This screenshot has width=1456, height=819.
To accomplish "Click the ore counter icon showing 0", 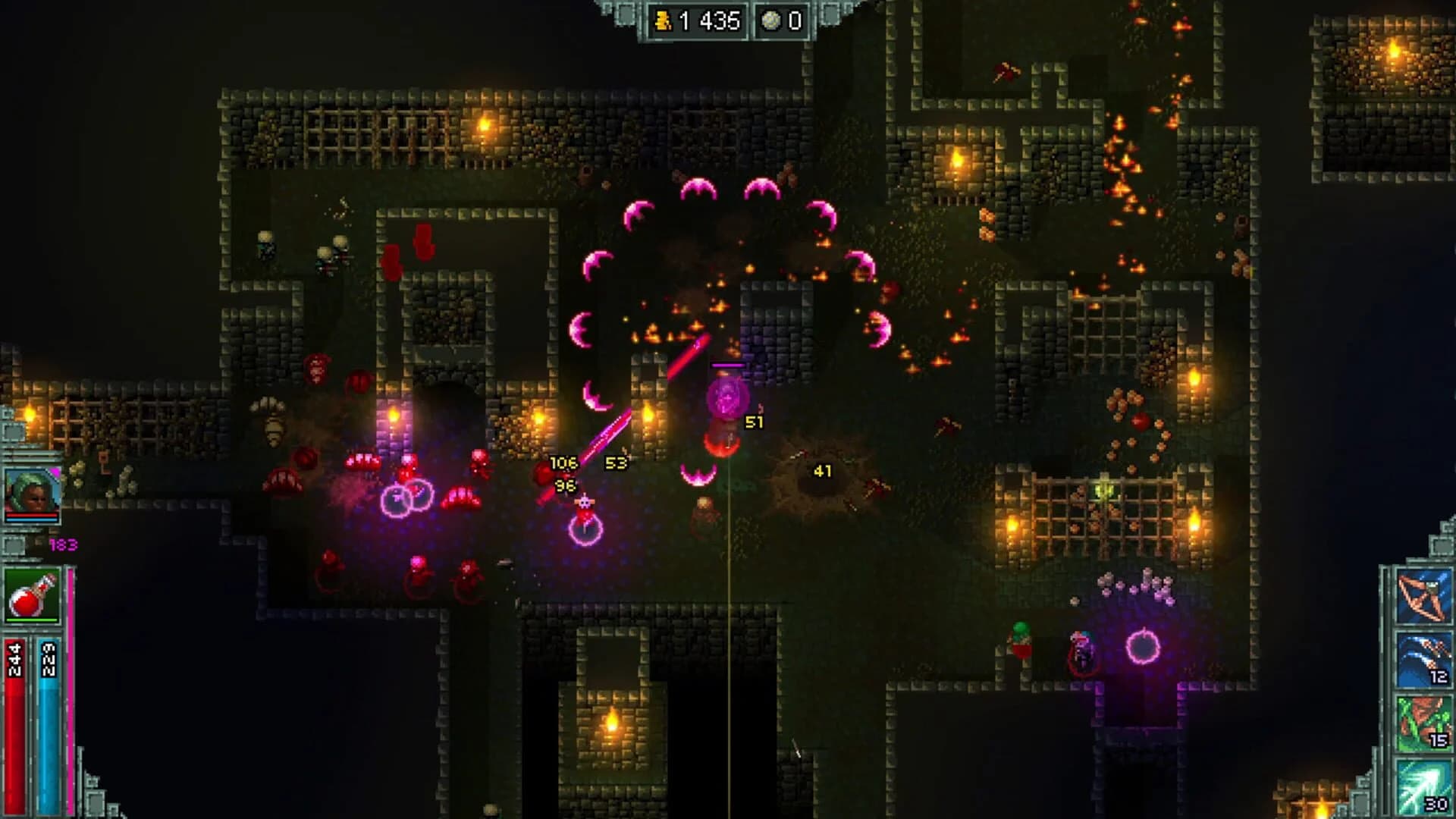I will pos(770,20).
